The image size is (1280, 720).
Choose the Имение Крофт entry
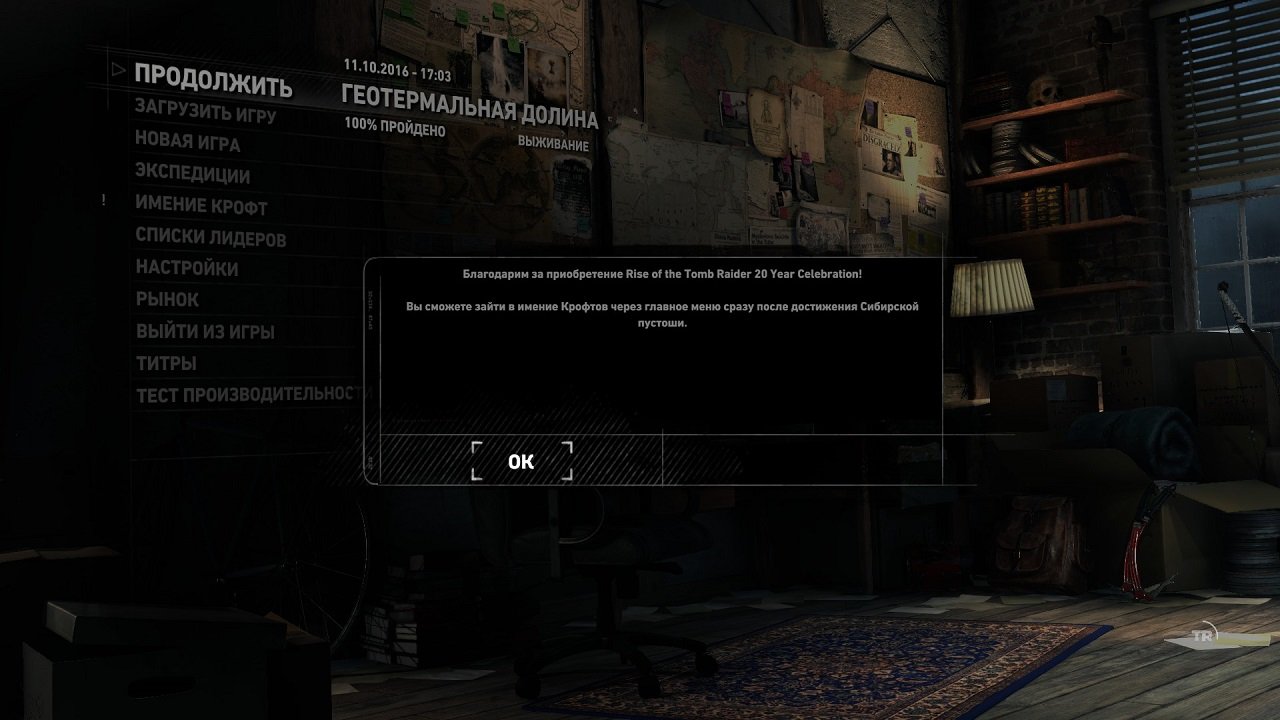pyautogui.click(x=201, y=206)
